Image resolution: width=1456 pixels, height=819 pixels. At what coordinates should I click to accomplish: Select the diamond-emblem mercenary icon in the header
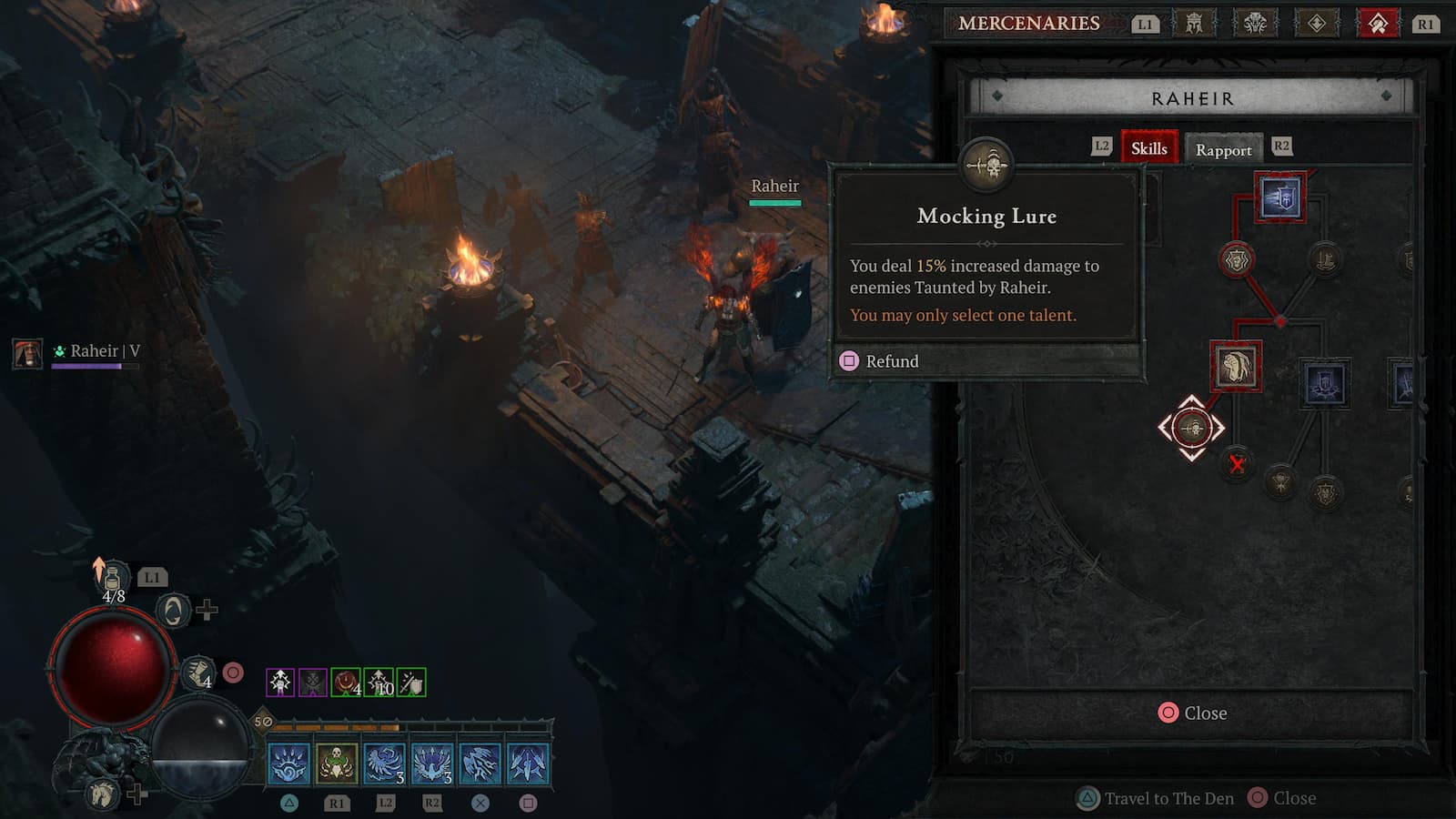tap(1318, 24)
